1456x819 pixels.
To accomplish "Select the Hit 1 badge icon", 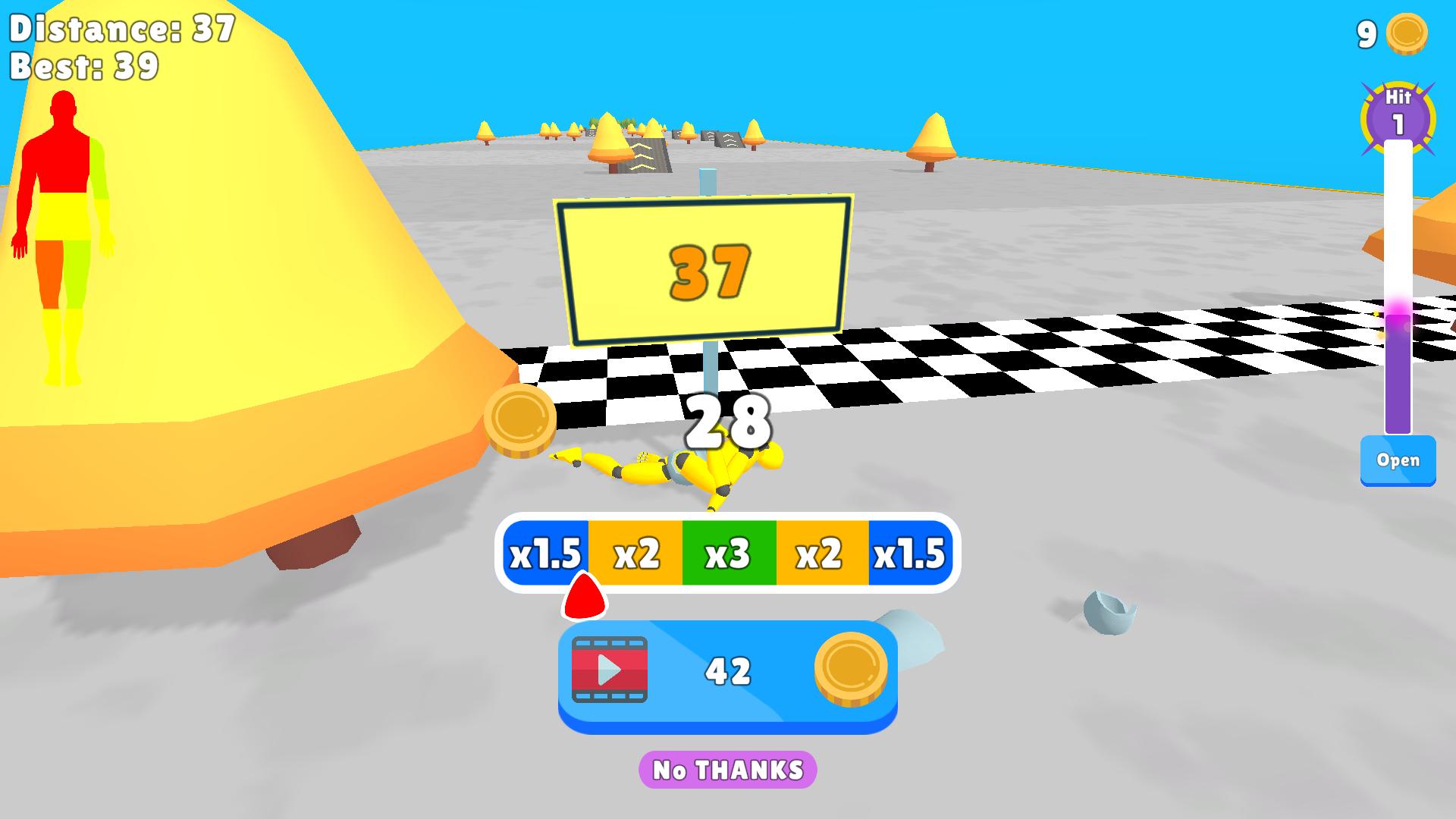I will [x=1398, y=111].
